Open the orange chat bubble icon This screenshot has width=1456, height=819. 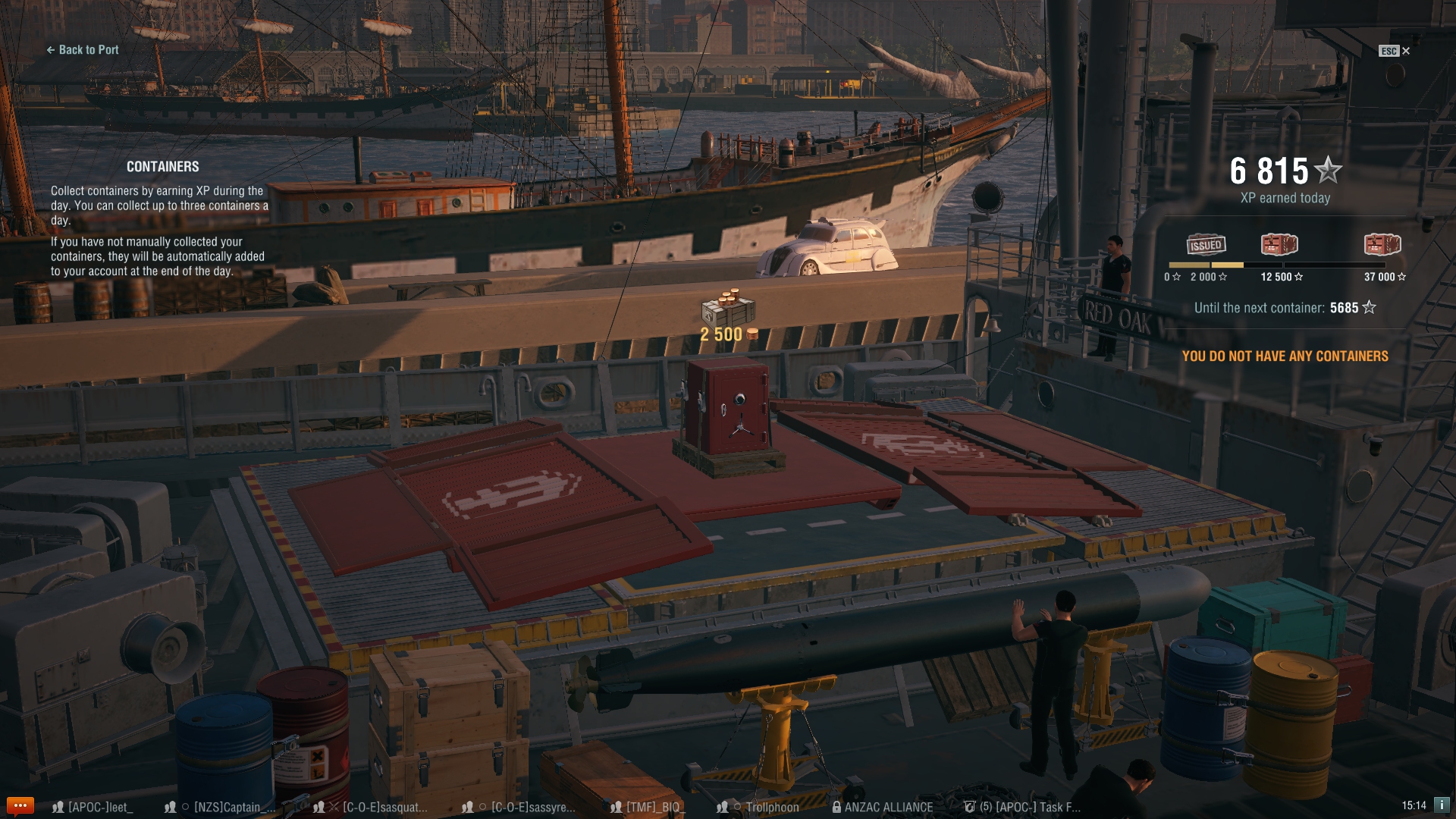click(x=20, y=807)
